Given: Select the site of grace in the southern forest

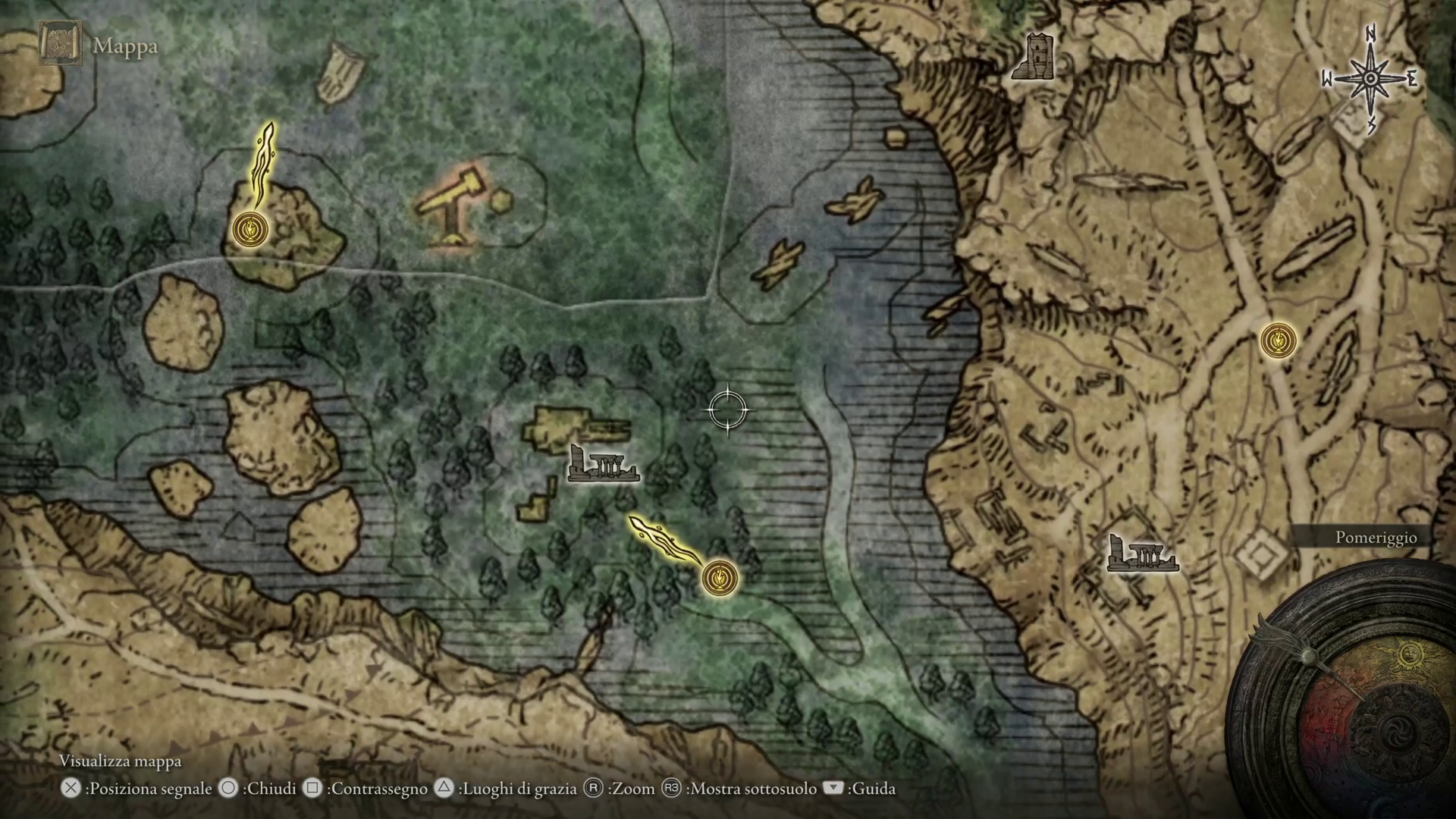Looking at the screenshot, I should point(720,578).
